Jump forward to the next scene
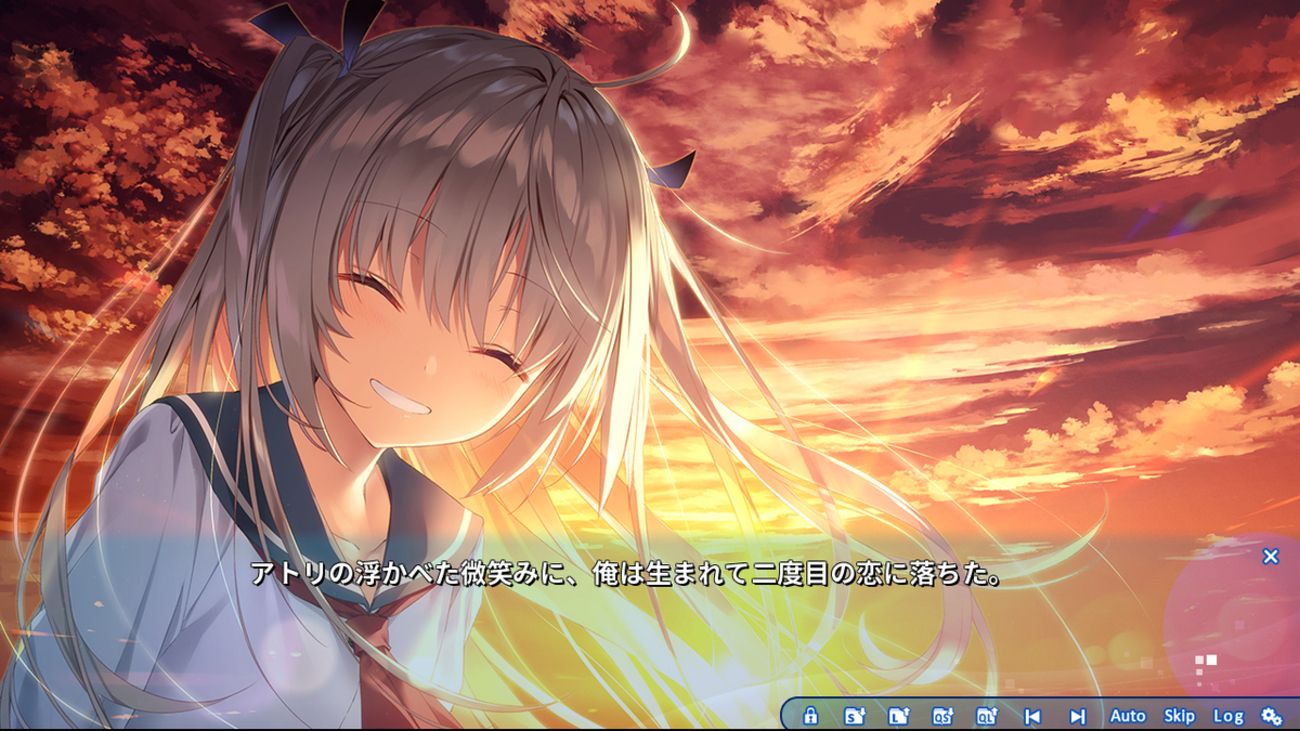This screenshot has width=1300, height=731. pos(1077,716)
